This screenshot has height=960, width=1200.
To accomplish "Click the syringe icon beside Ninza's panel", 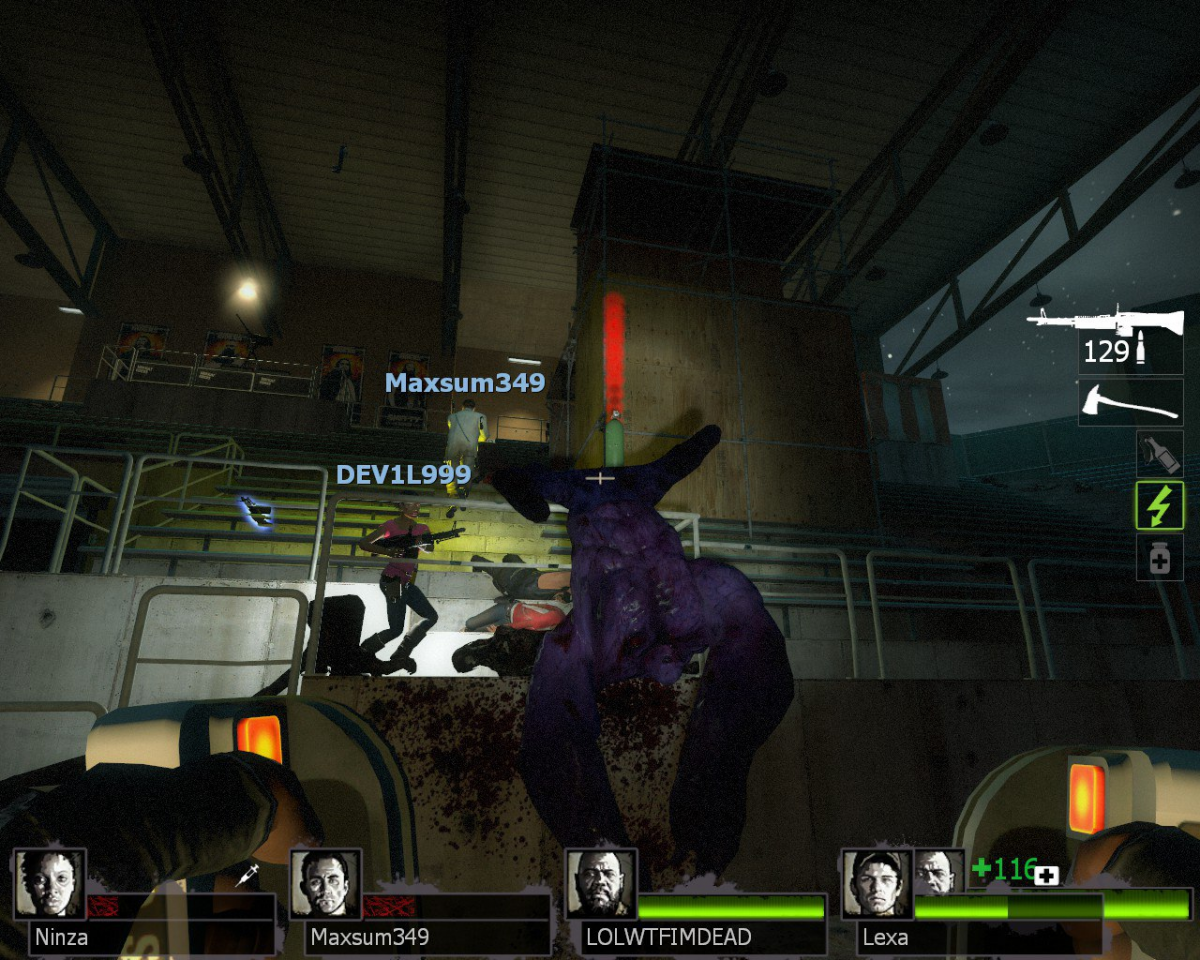I will [247, 875].
